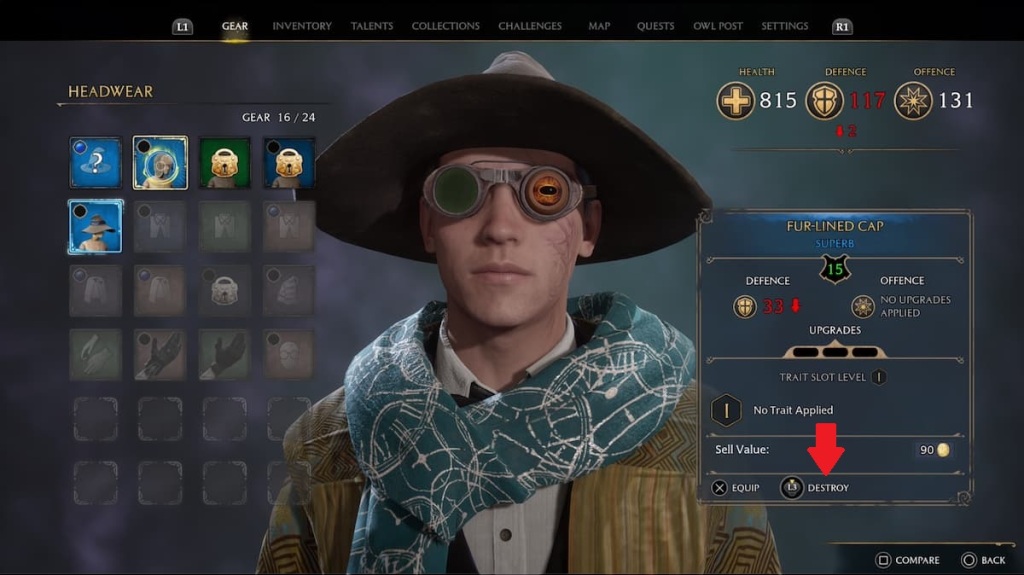Open the Map tab
Image resolution: width=1024 pixels, height=575 pixels.
(600, 26)
